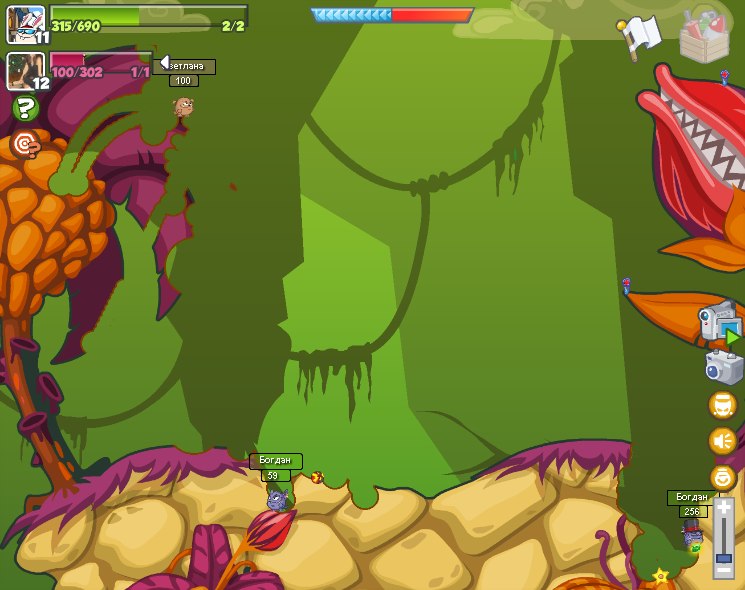Click the orange target hint icon
Viewport: 745px width, 590px height.
(26, 145)
